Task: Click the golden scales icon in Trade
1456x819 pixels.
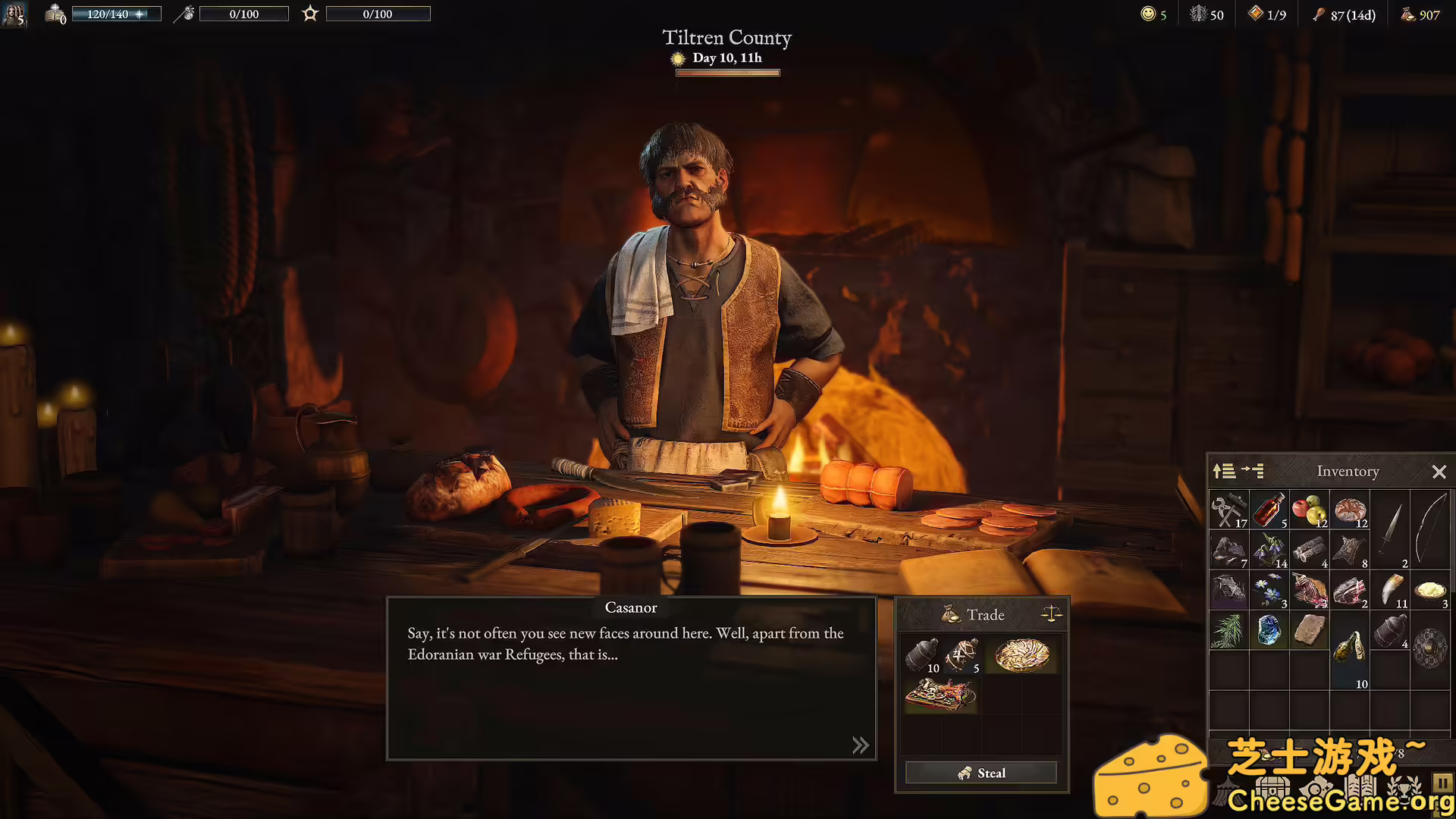Action: (x=1051, y=613)
